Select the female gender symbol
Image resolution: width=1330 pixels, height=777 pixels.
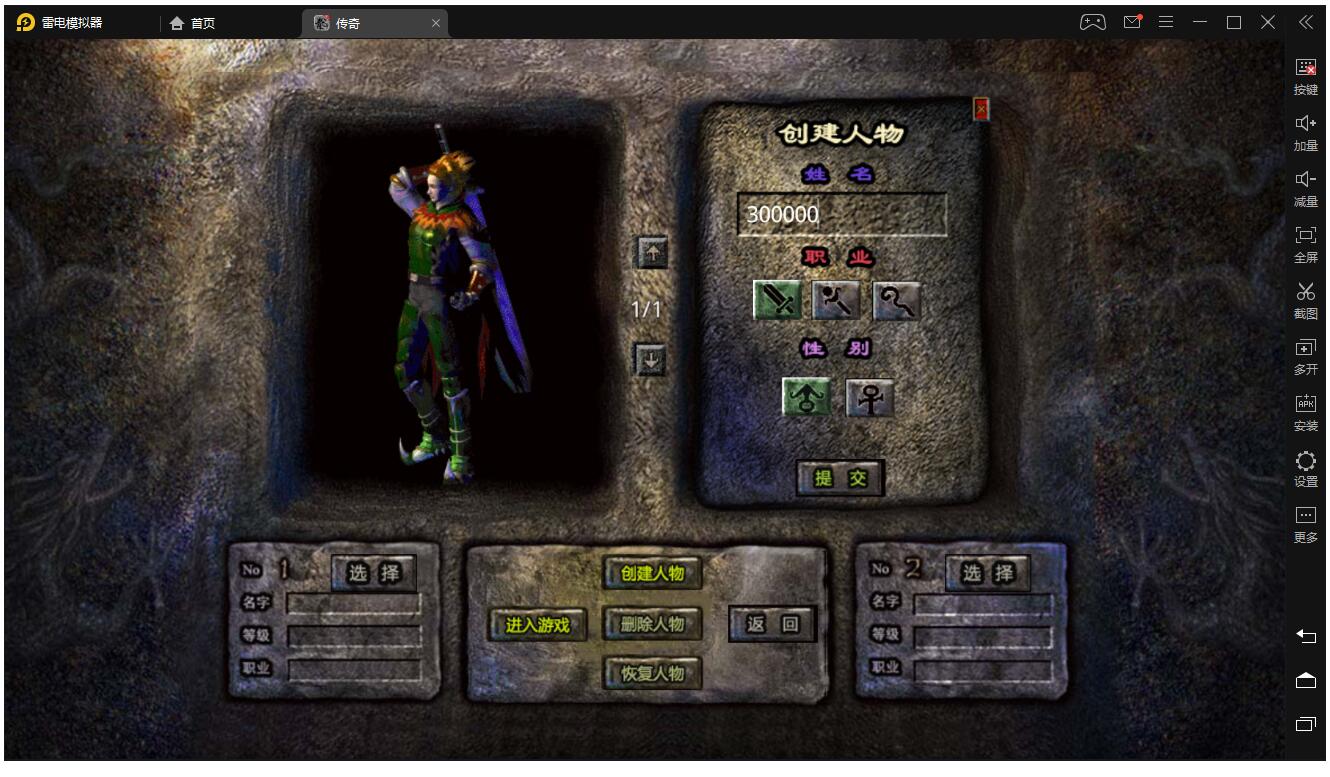click(869, 397)
